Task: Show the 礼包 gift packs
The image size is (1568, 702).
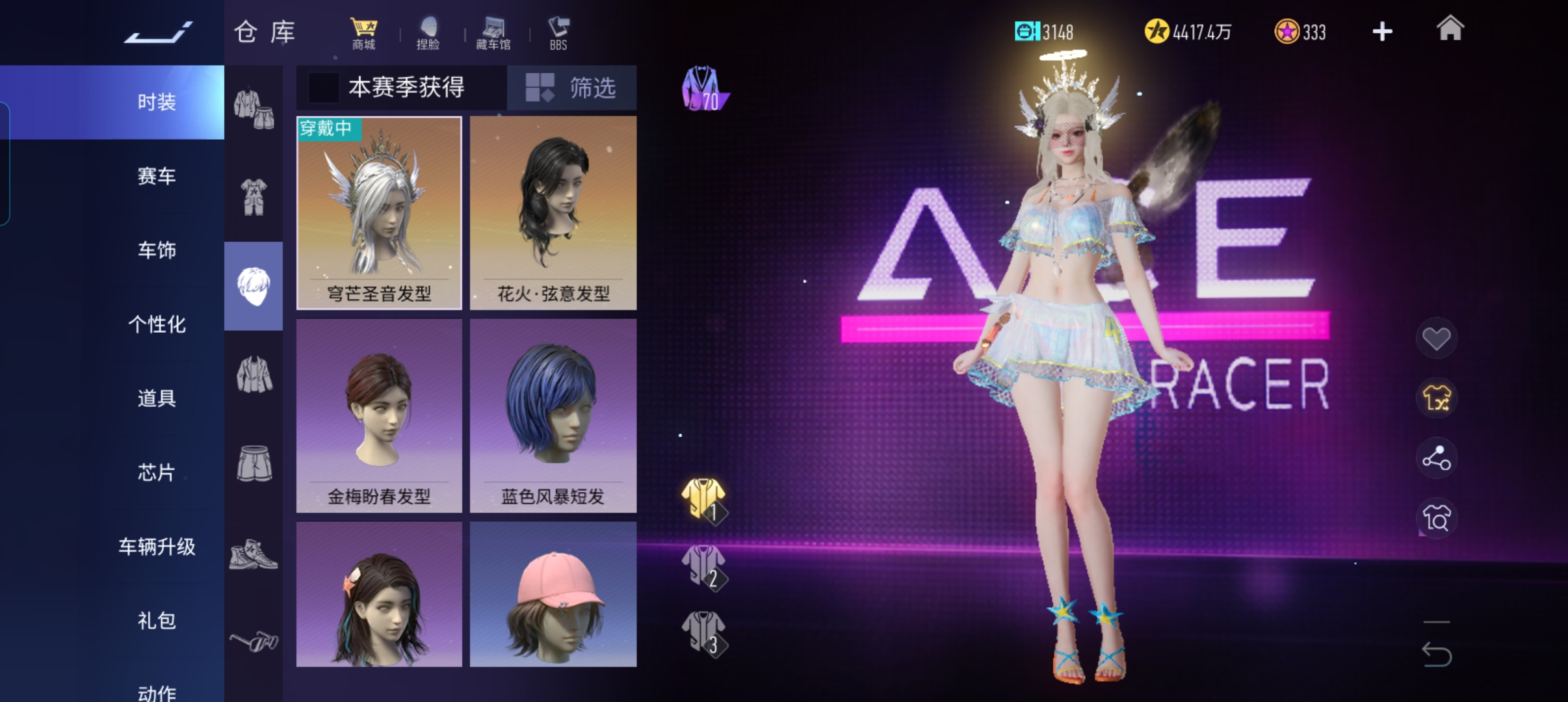Action: click(157, 621)
